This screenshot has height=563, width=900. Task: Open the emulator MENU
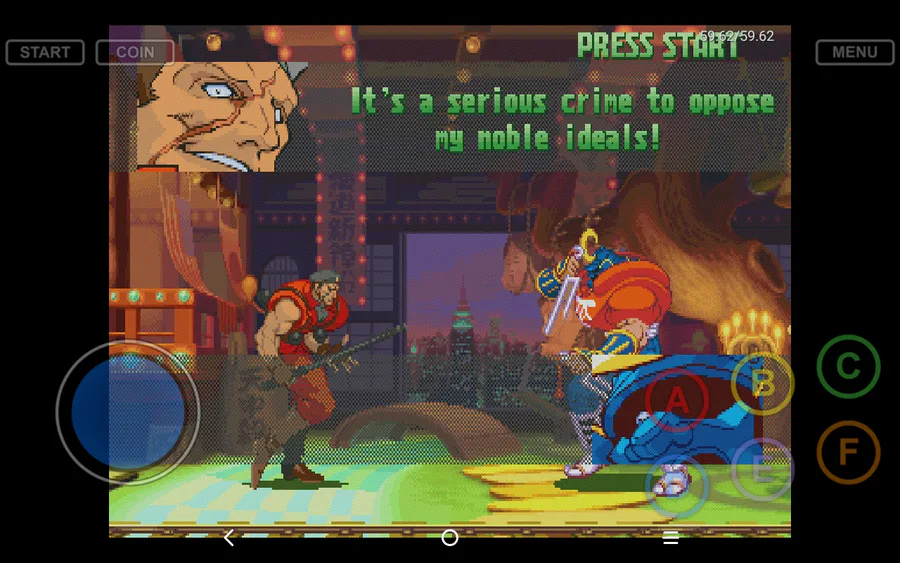click(x=854, y=52)
